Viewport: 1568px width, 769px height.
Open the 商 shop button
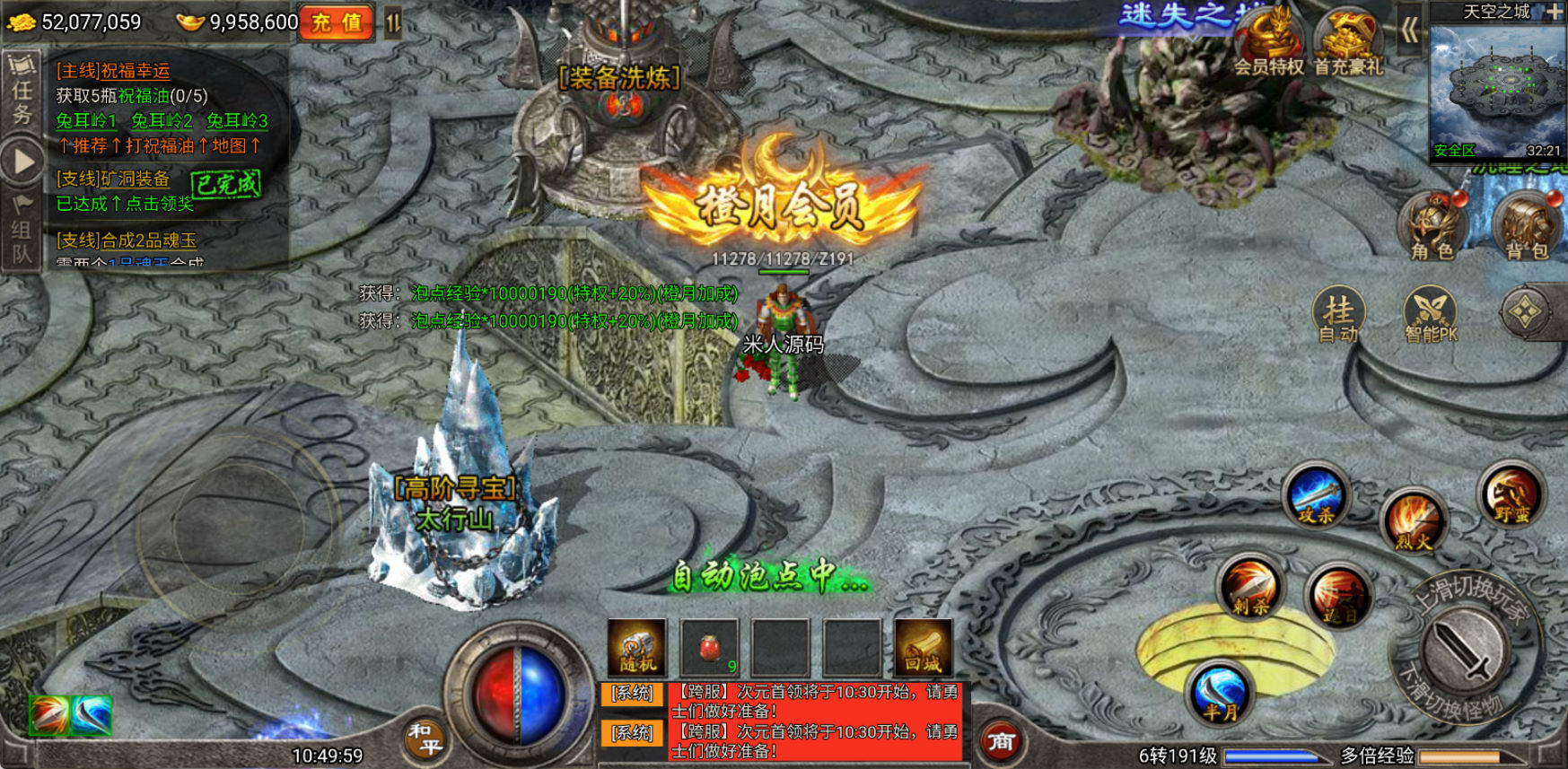(x=1000, y=741)
